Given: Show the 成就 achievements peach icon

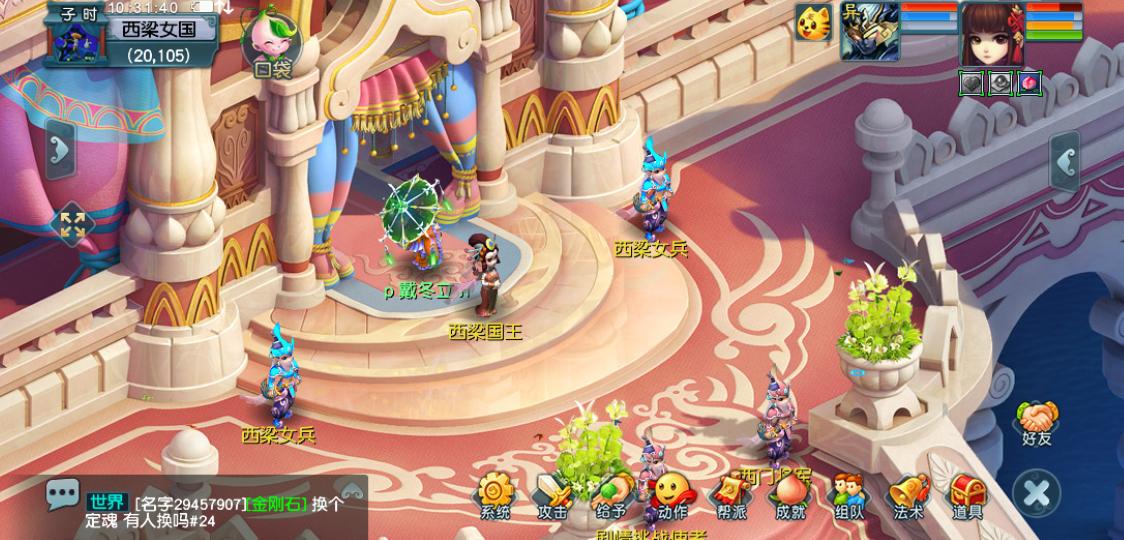Looking at the screenshot, I should click(x=790, y=496).
